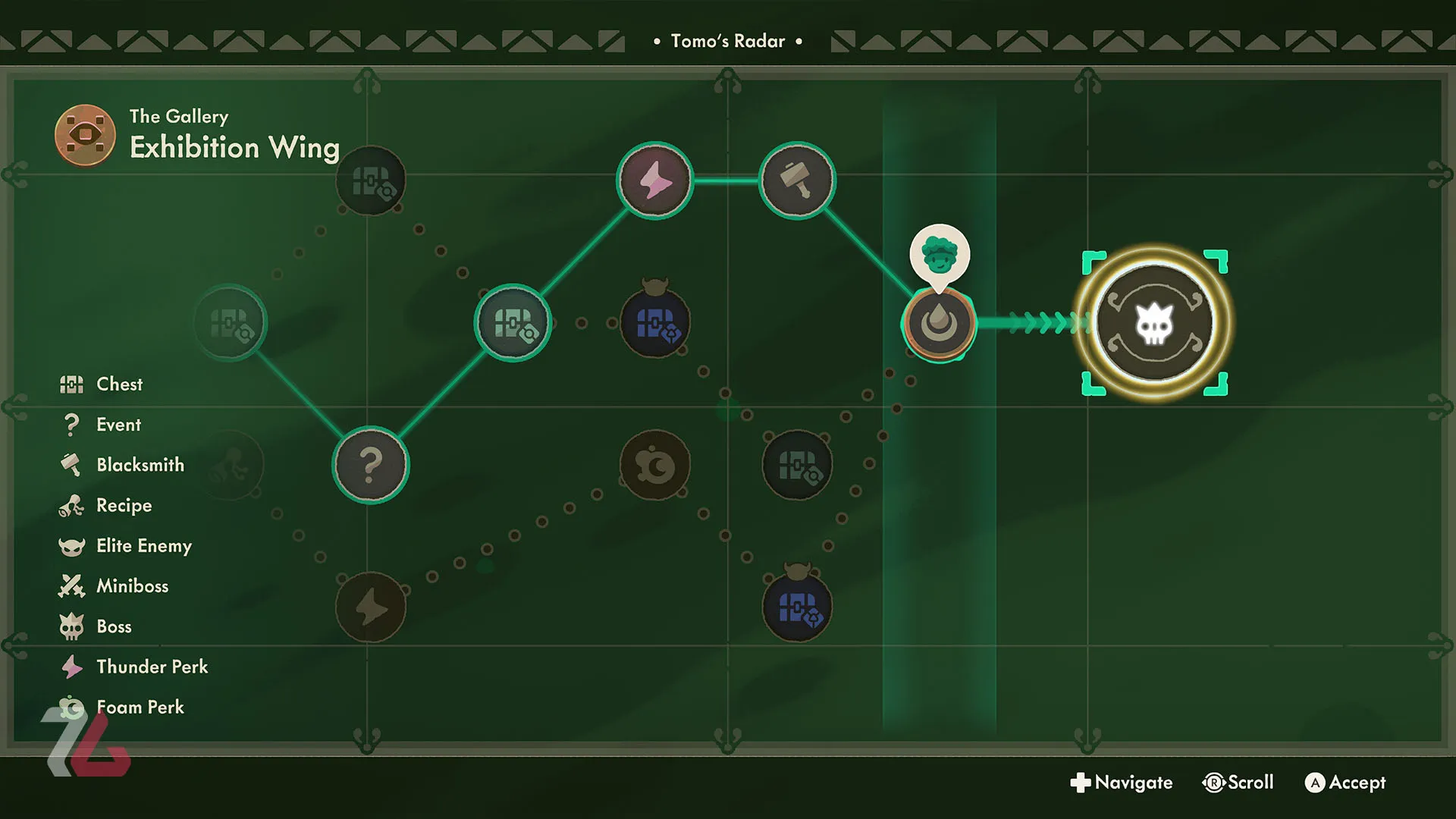The height and width of the screenshot is (819, 1456).
Task: Click the Gallery emblem beside the title
Action: click(x=85, y=134)
